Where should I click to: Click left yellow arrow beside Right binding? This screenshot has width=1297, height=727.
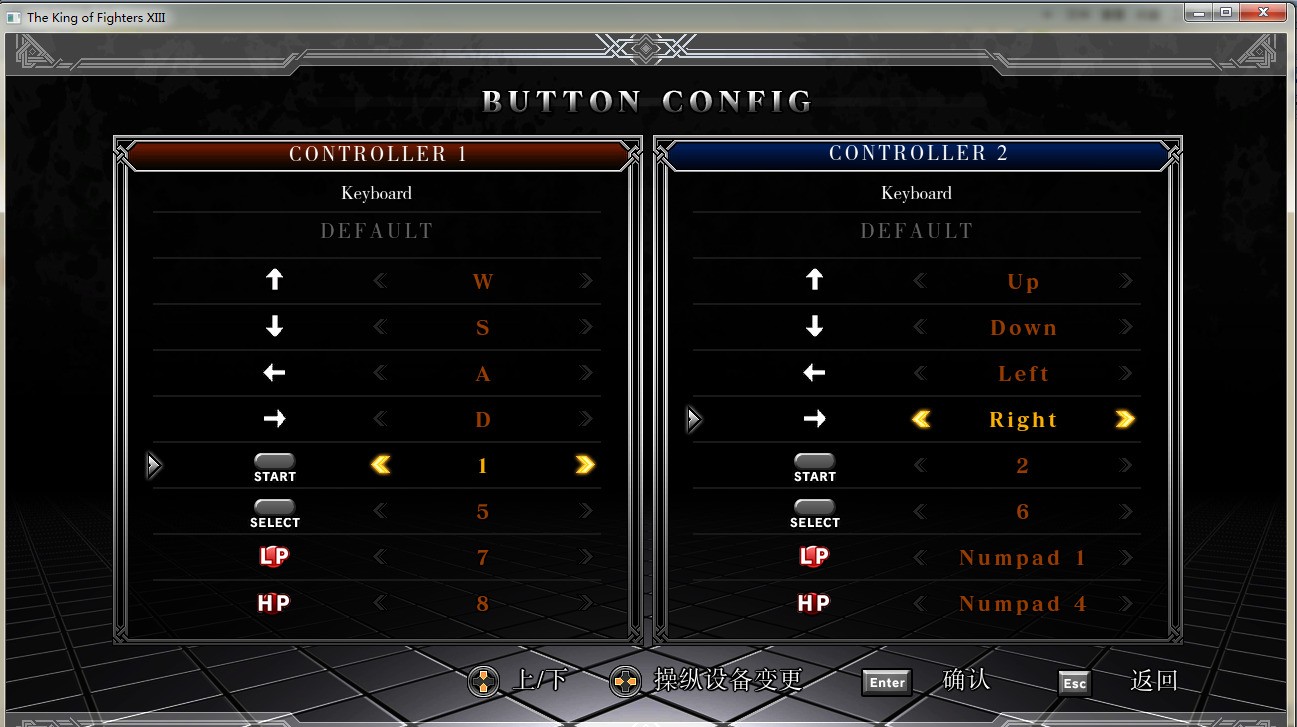921,420
